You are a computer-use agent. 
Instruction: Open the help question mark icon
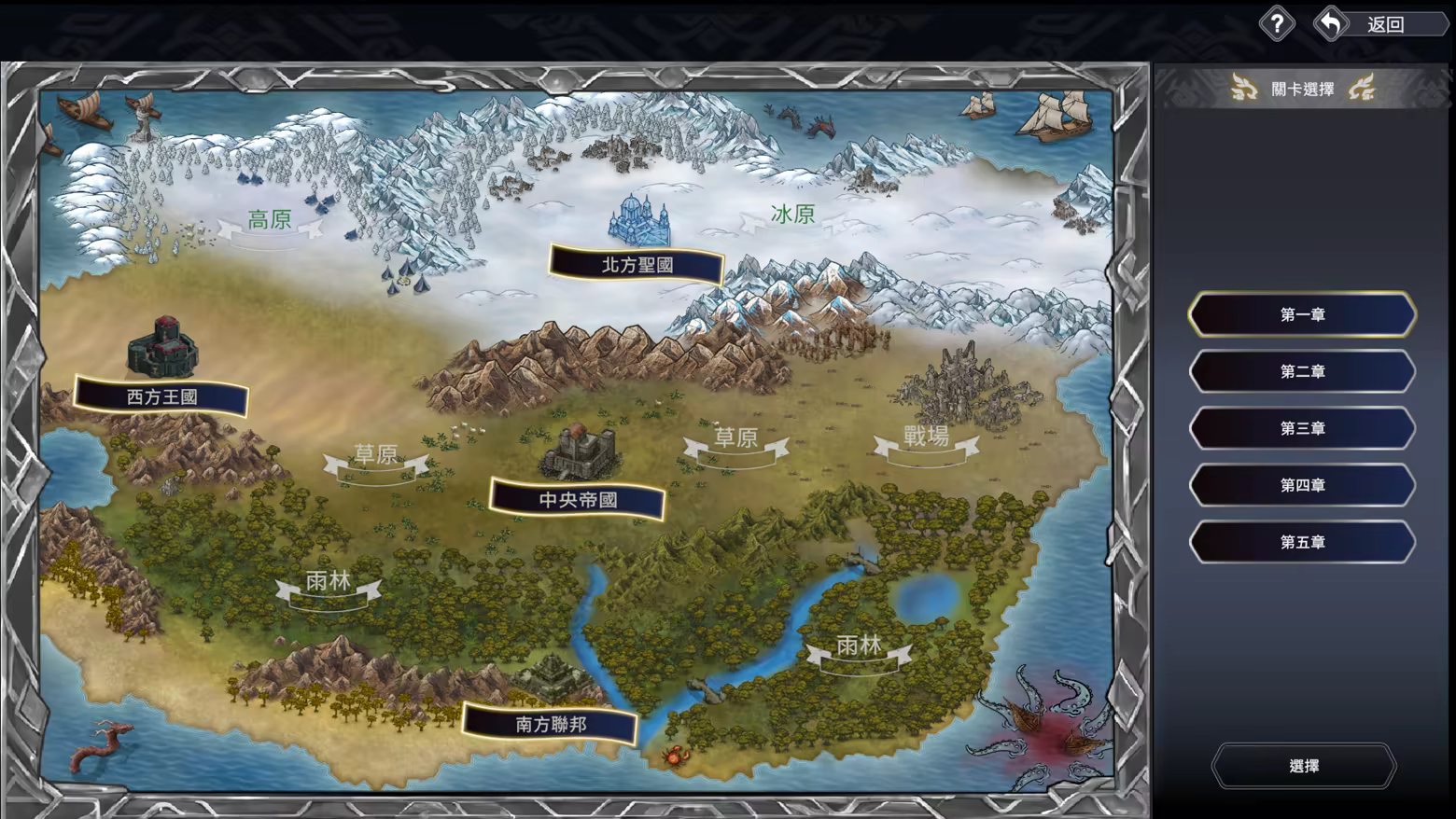point(1276,23)
